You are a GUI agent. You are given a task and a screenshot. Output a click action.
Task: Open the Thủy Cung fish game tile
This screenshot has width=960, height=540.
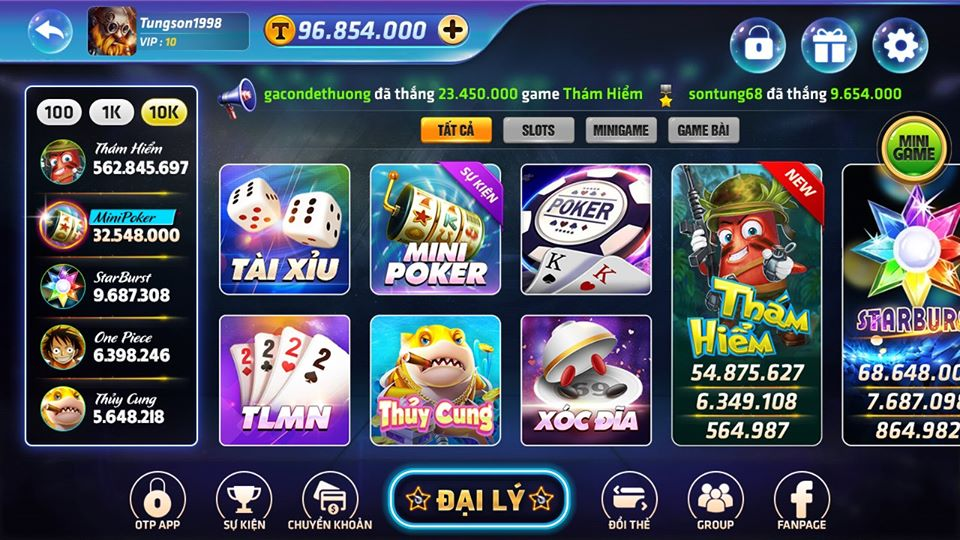[435, 380]
